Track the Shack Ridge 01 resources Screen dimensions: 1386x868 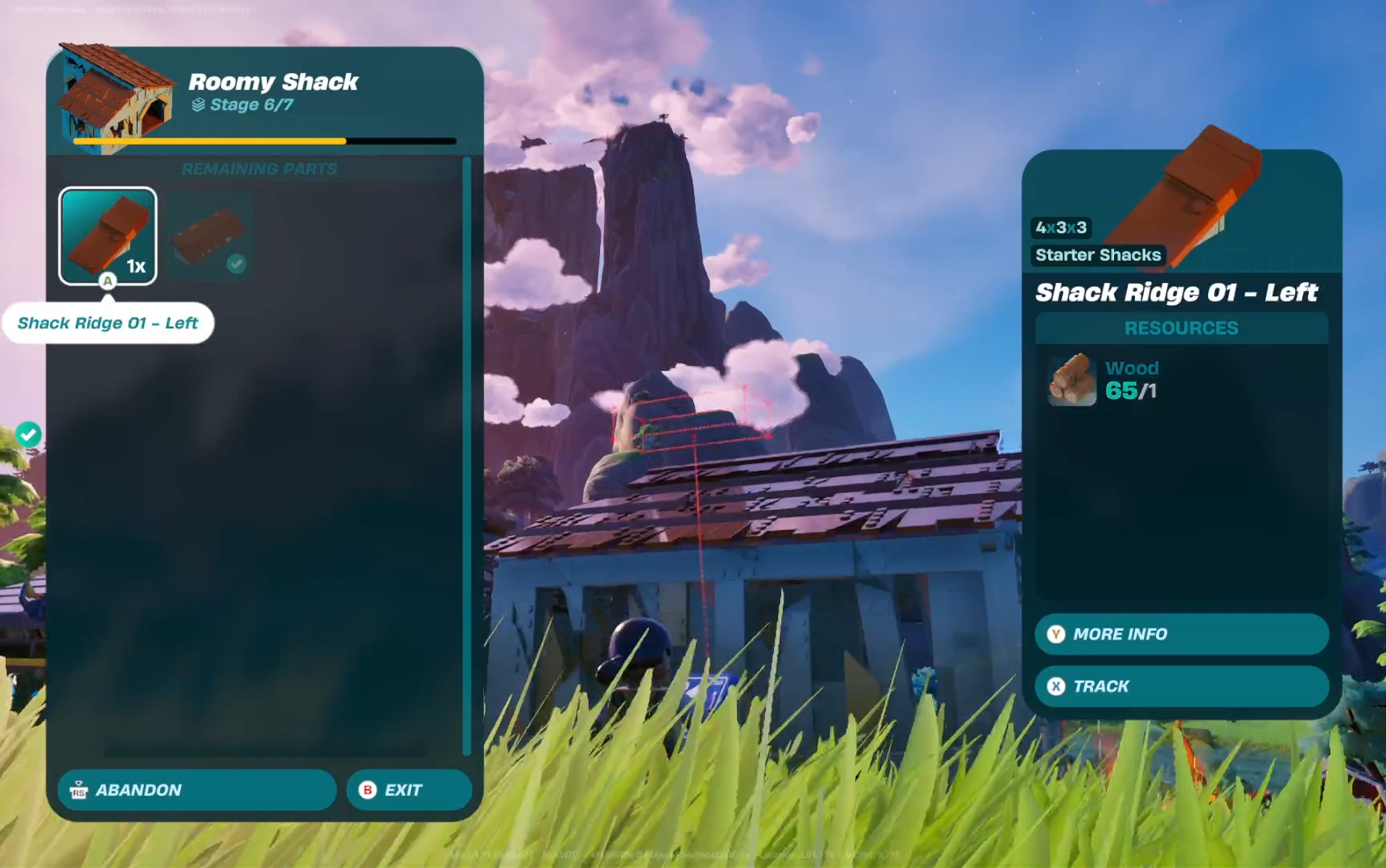(1181, 686)
